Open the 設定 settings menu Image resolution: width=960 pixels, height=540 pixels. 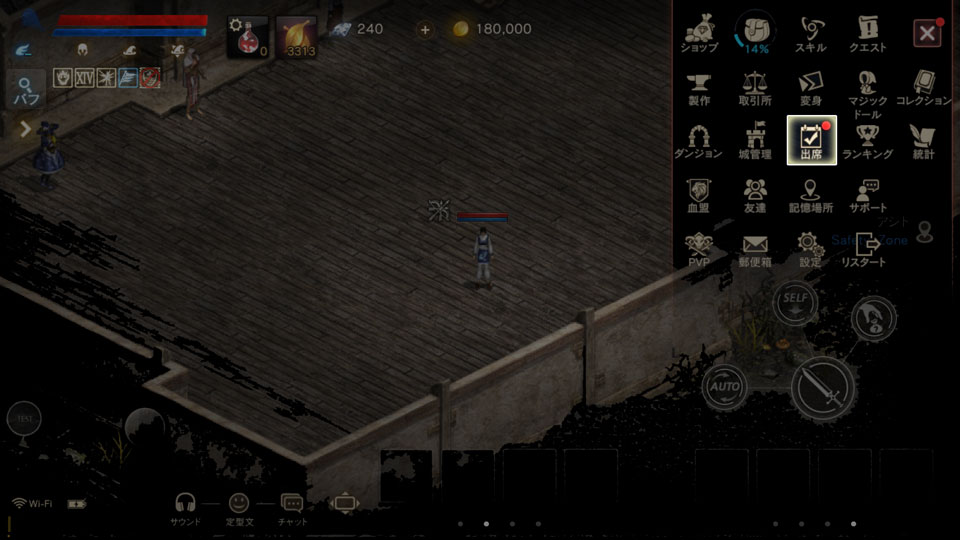click(x=810, y=248)
